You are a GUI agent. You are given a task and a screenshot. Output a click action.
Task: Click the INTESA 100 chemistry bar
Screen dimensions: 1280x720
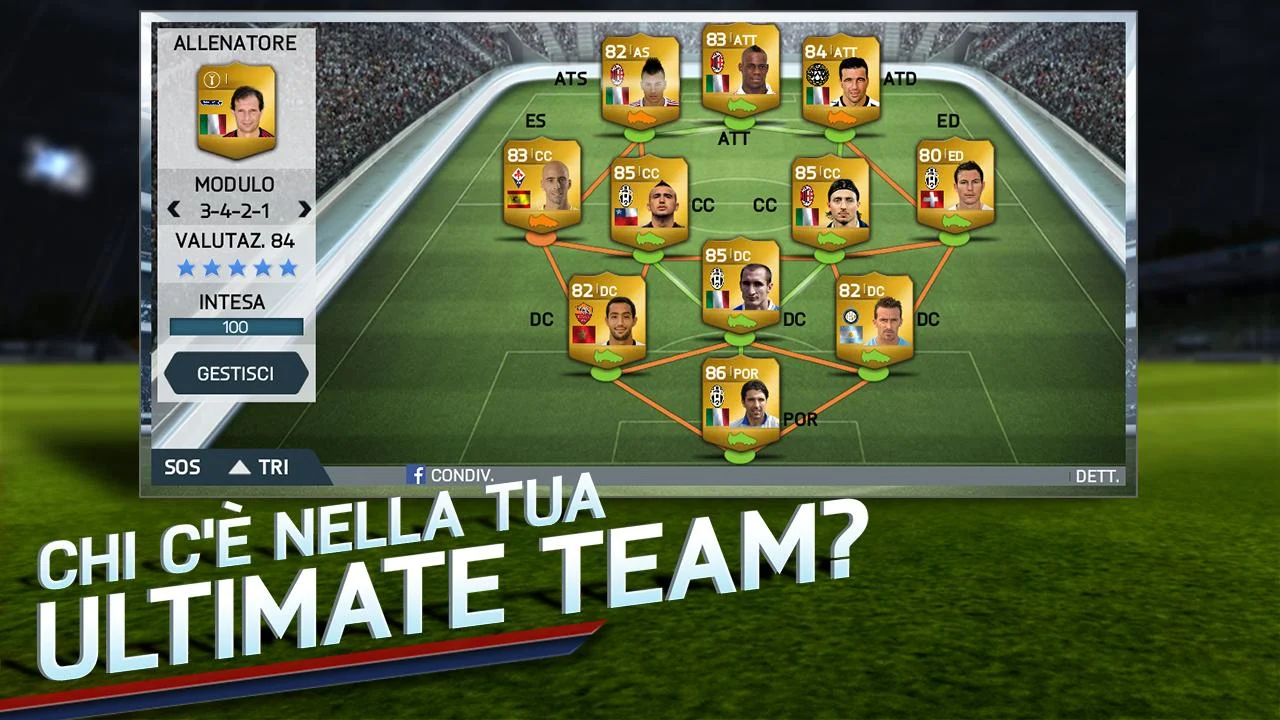[237, 326]
